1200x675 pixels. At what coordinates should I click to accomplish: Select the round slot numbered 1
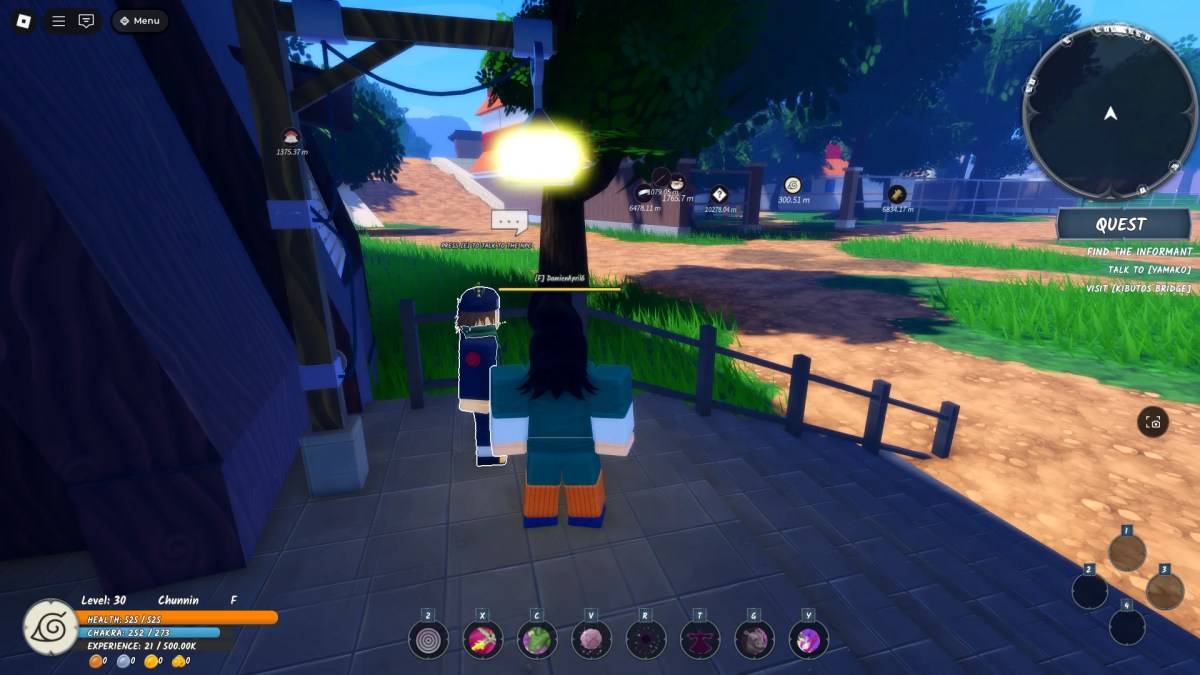tap(1127, 552)
